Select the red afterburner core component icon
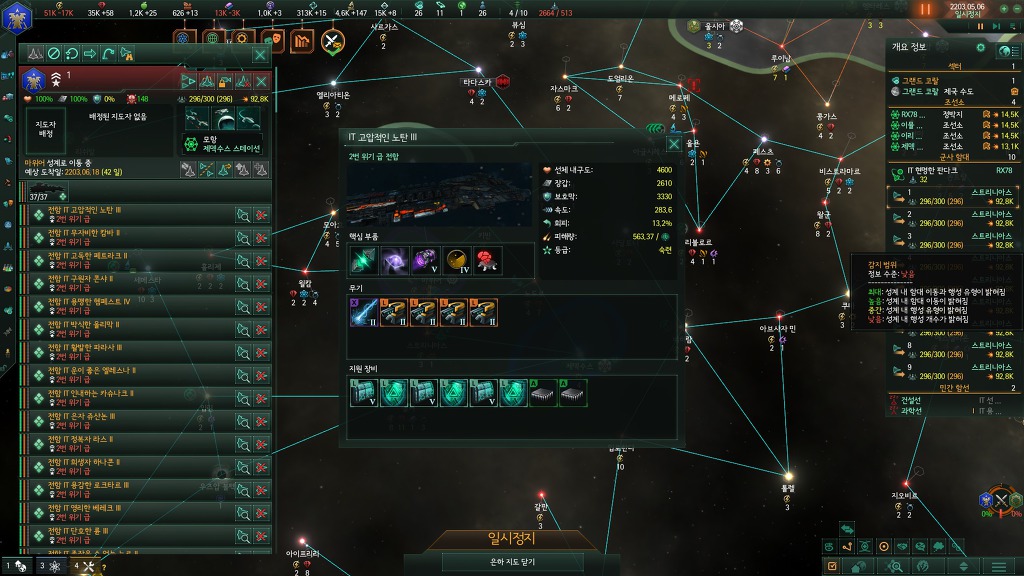 click(487, 260)
